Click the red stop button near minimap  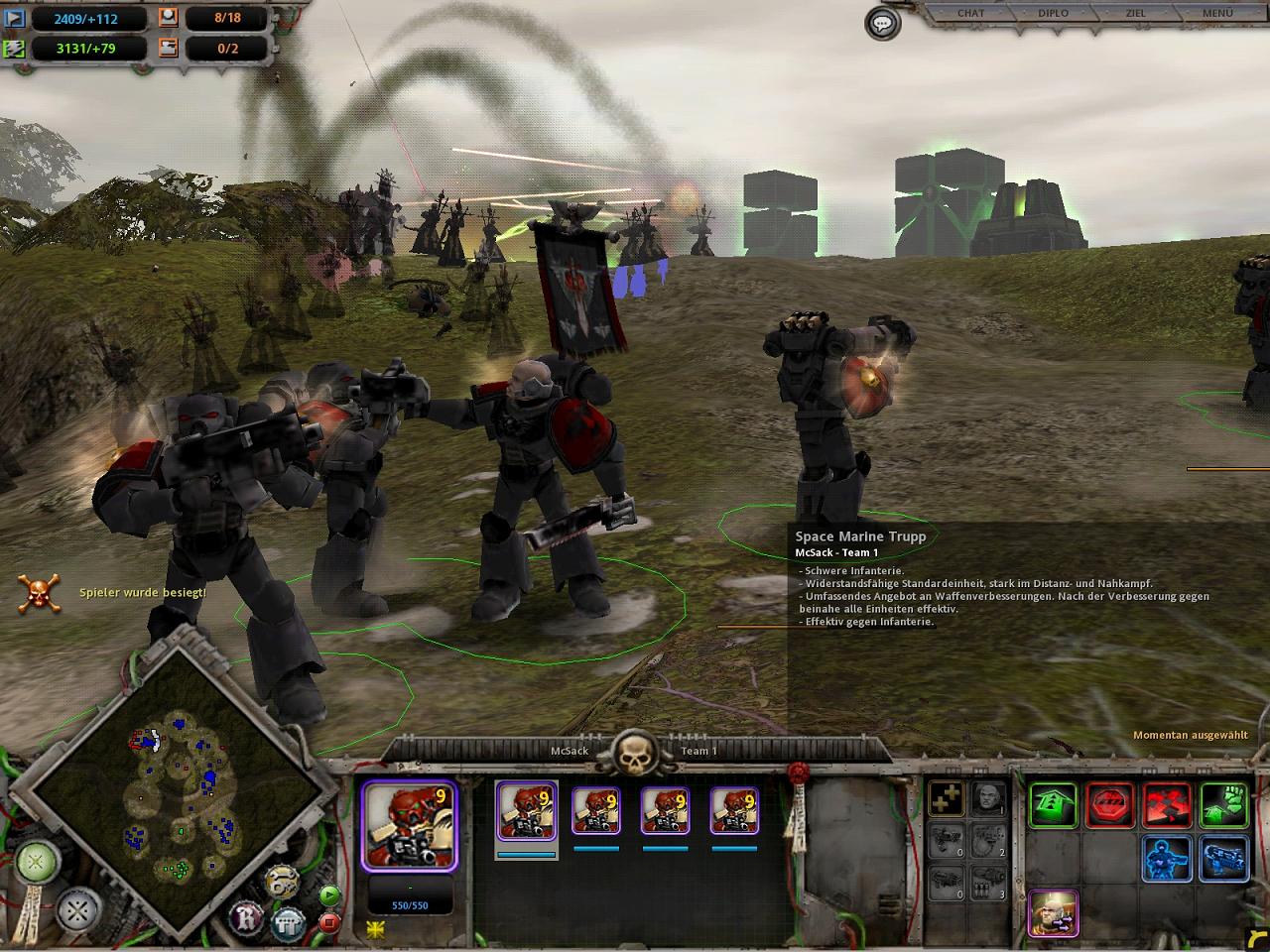pos(329,922)
